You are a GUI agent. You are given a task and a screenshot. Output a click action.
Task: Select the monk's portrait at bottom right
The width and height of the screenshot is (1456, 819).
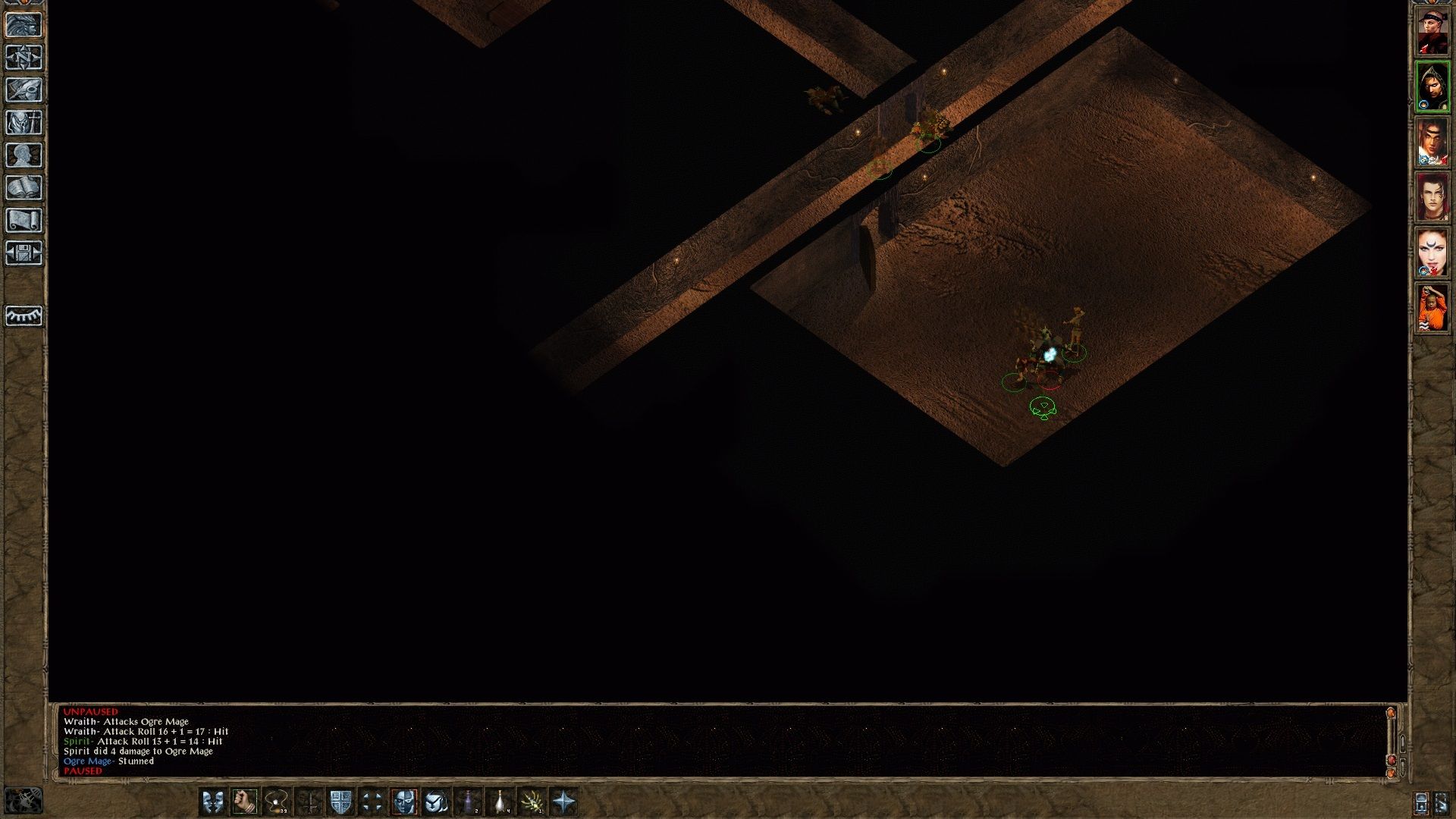click(1433, 307)
